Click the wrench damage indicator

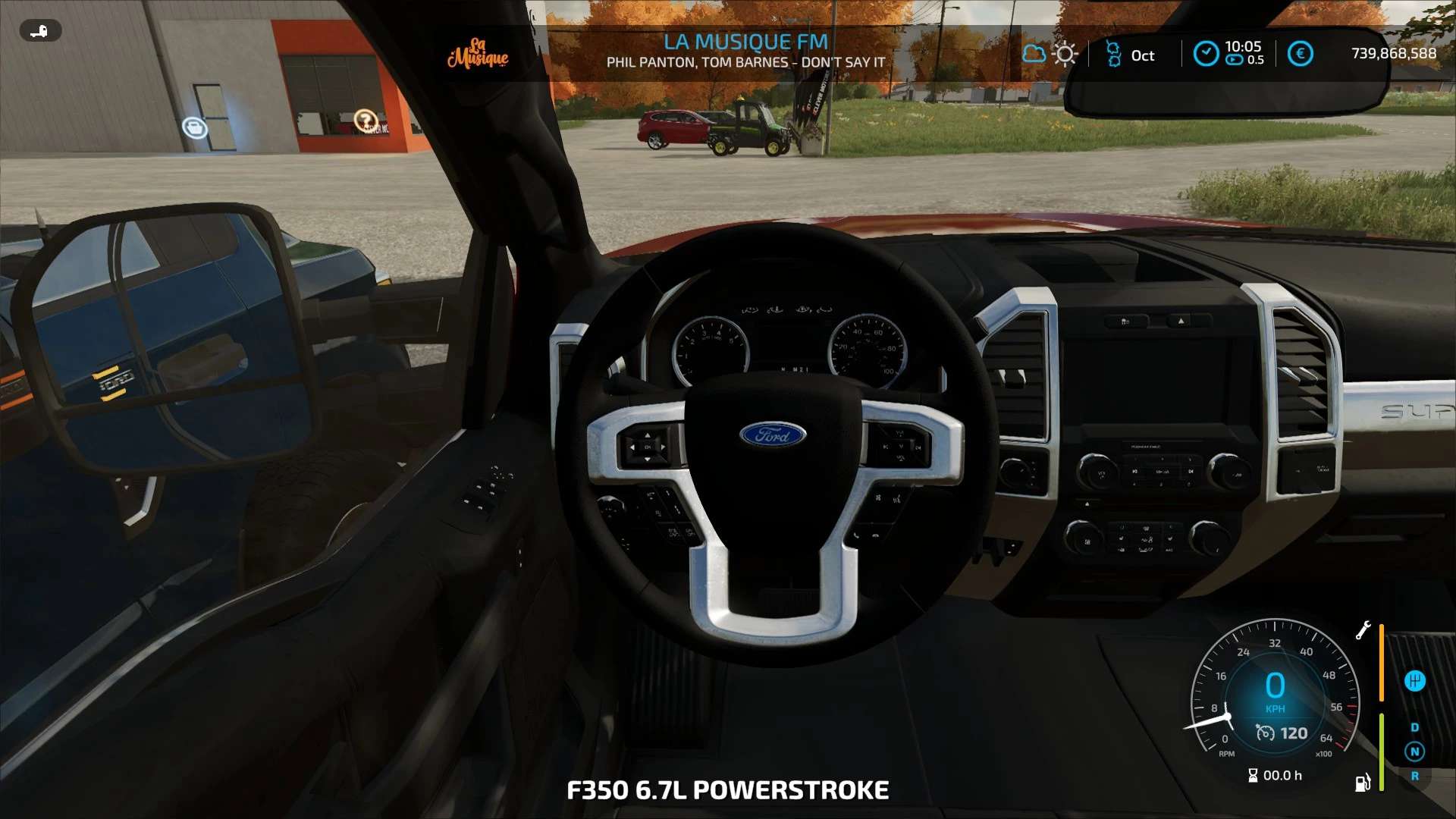1363,630
